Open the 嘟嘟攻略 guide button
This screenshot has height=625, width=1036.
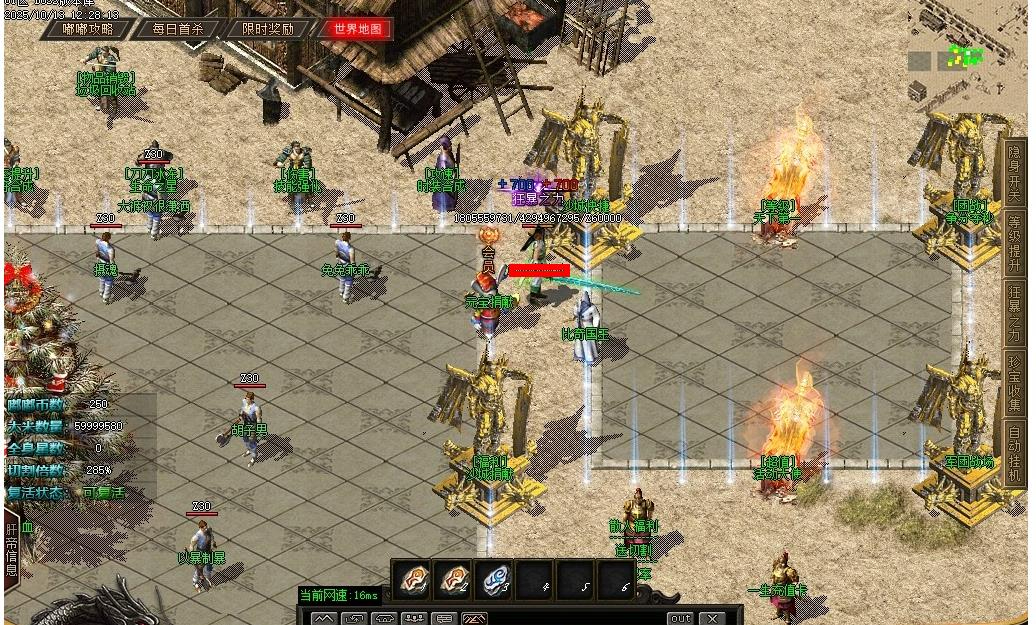(88, 29)
